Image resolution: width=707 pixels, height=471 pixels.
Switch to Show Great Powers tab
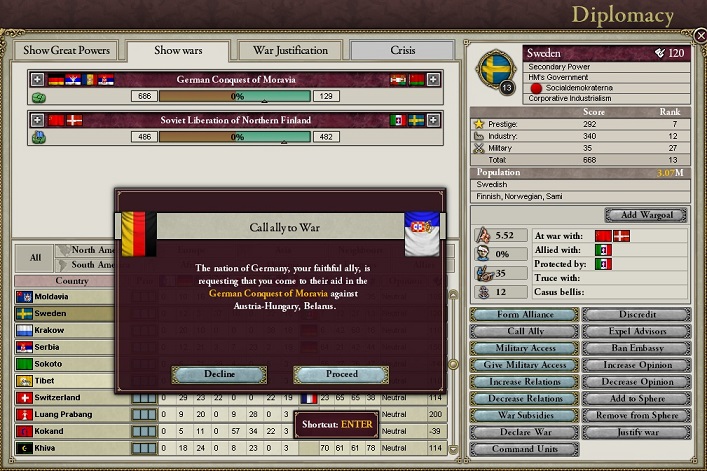click(x=65, y=51)
